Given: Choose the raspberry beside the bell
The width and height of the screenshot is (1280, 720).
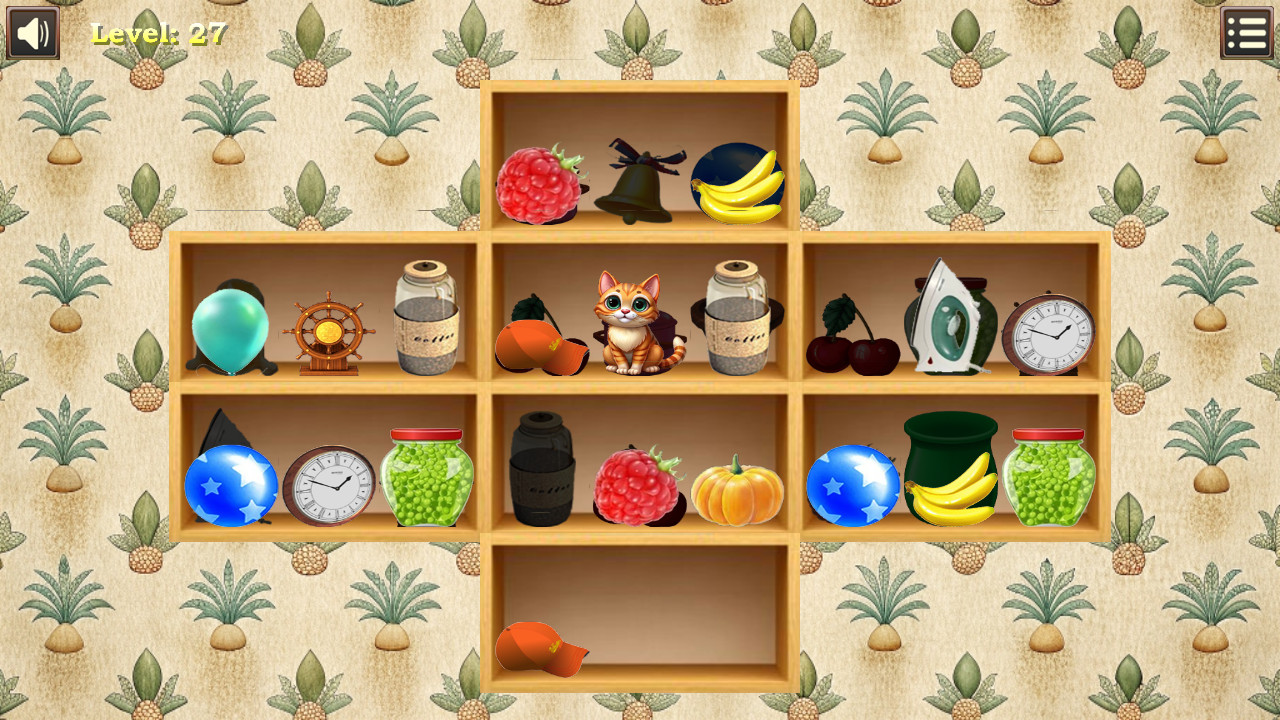Looking at the screenshot, I should [541, 186].
